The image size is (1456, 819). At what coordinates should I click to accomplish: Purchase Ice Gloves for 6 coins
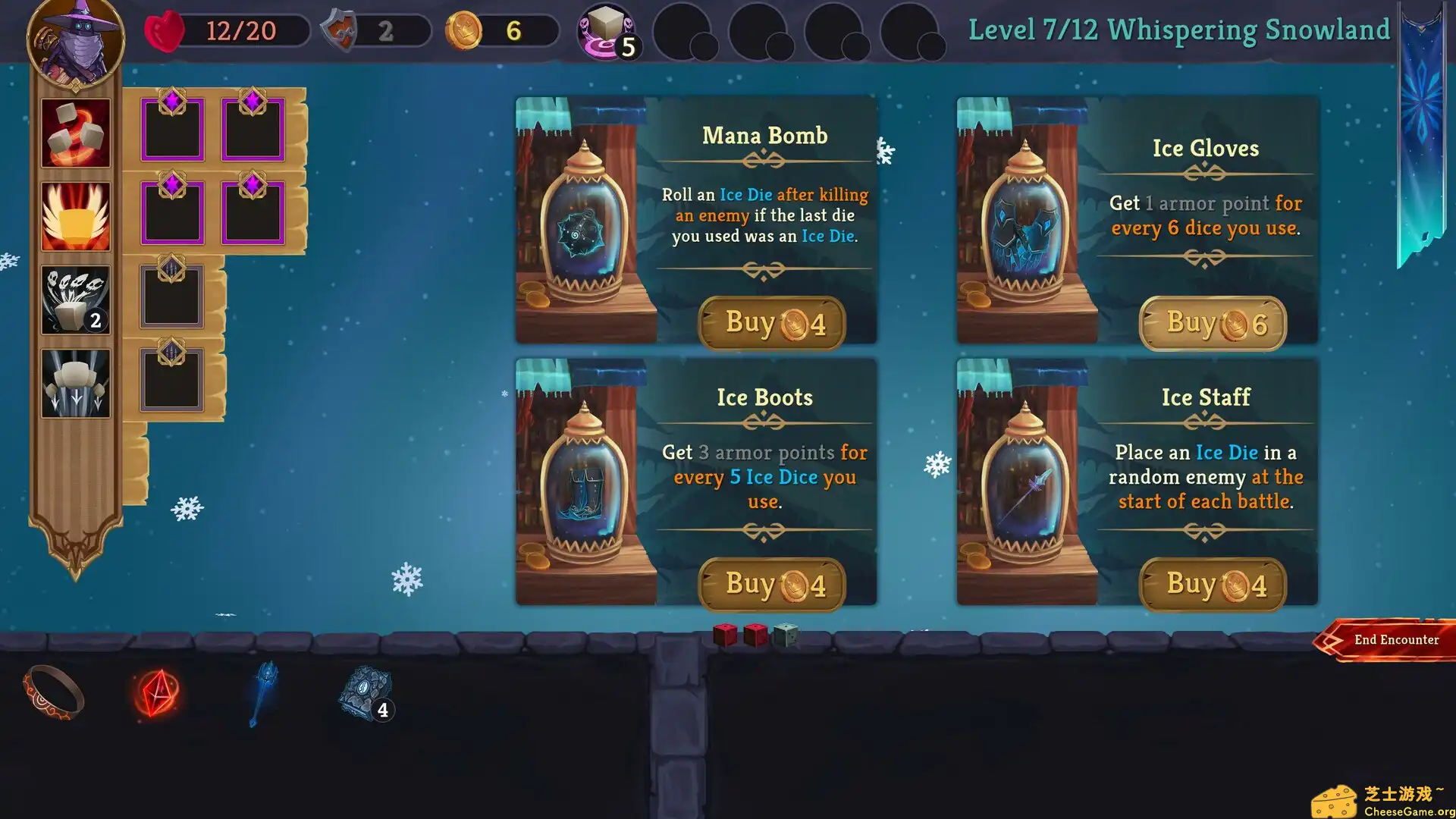(1213, 324)
